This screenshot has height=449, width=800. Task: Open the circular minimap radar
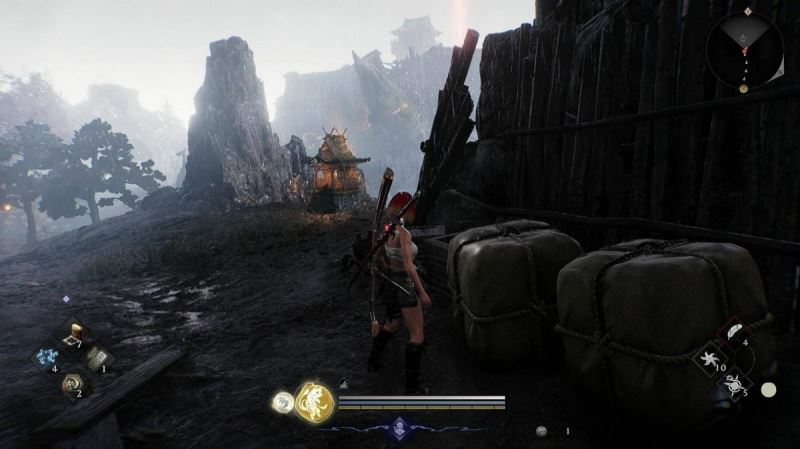coord(743,49)
